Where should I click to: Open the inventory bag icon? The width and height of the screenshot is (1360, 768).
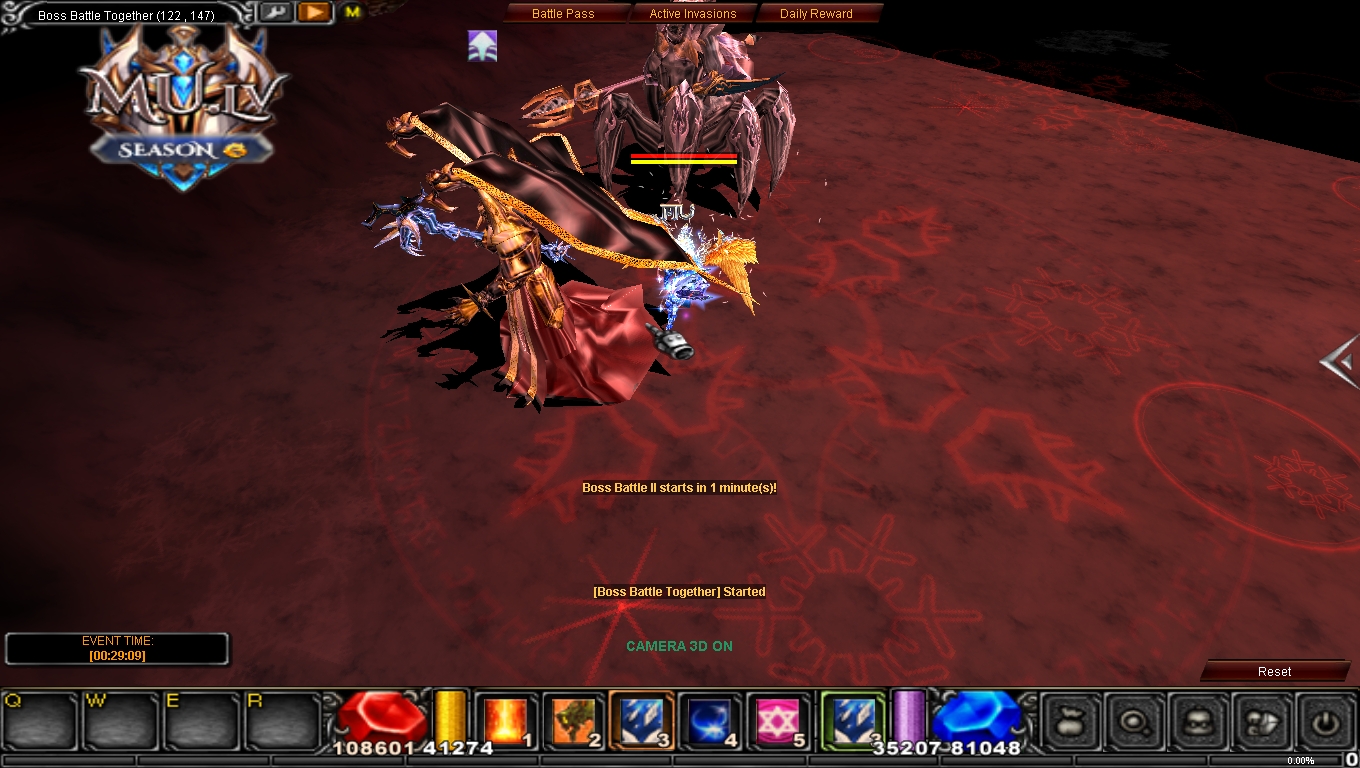[1068, 722]
